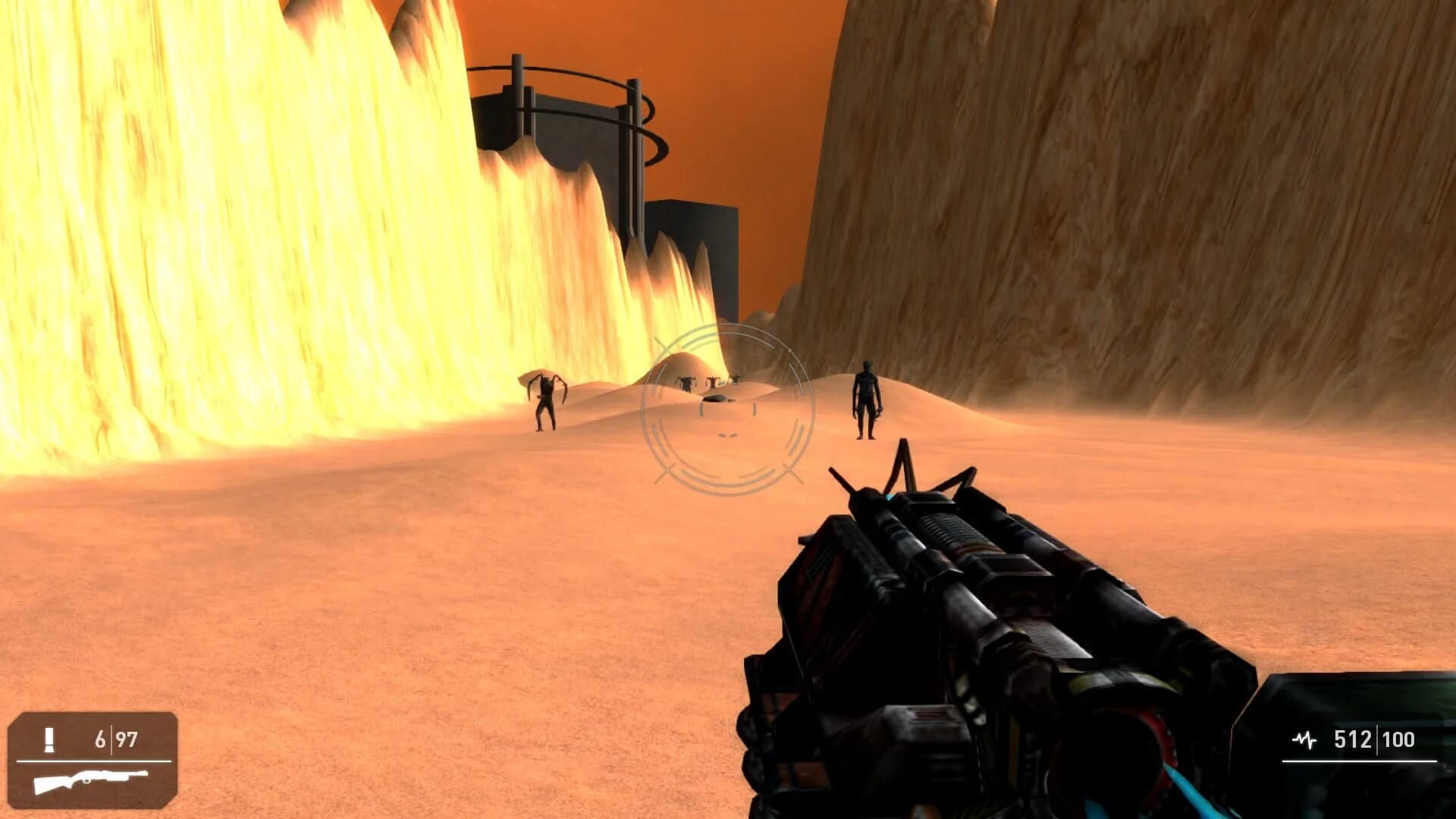Click the glowing yellow cliff face
The height and width of the screenshot is (819, 1456).
click(x=227, y=227)
